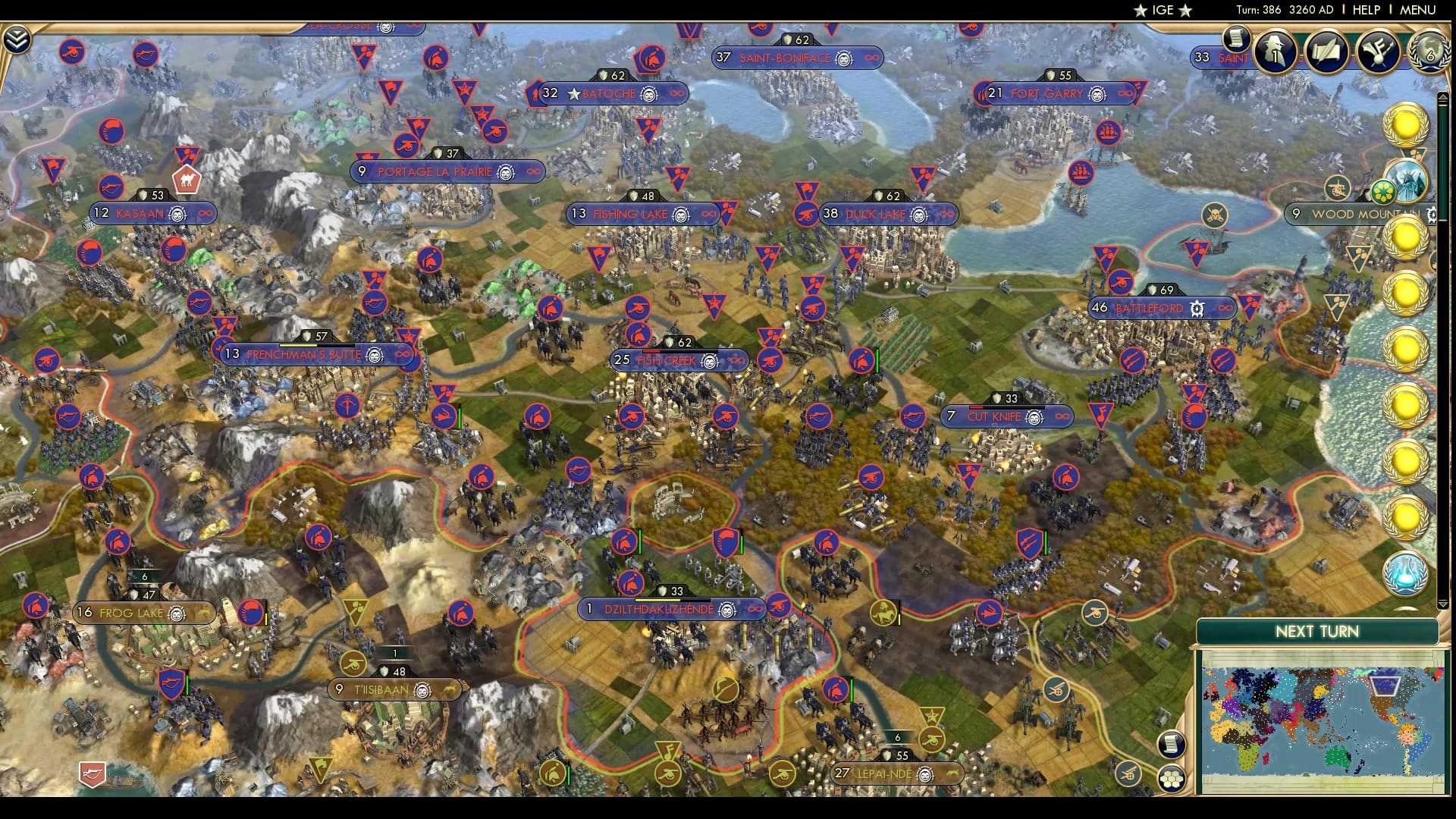Open Batoche by clicking its city banner
Screen dimensions: 1456x819
tap(610, 94)
